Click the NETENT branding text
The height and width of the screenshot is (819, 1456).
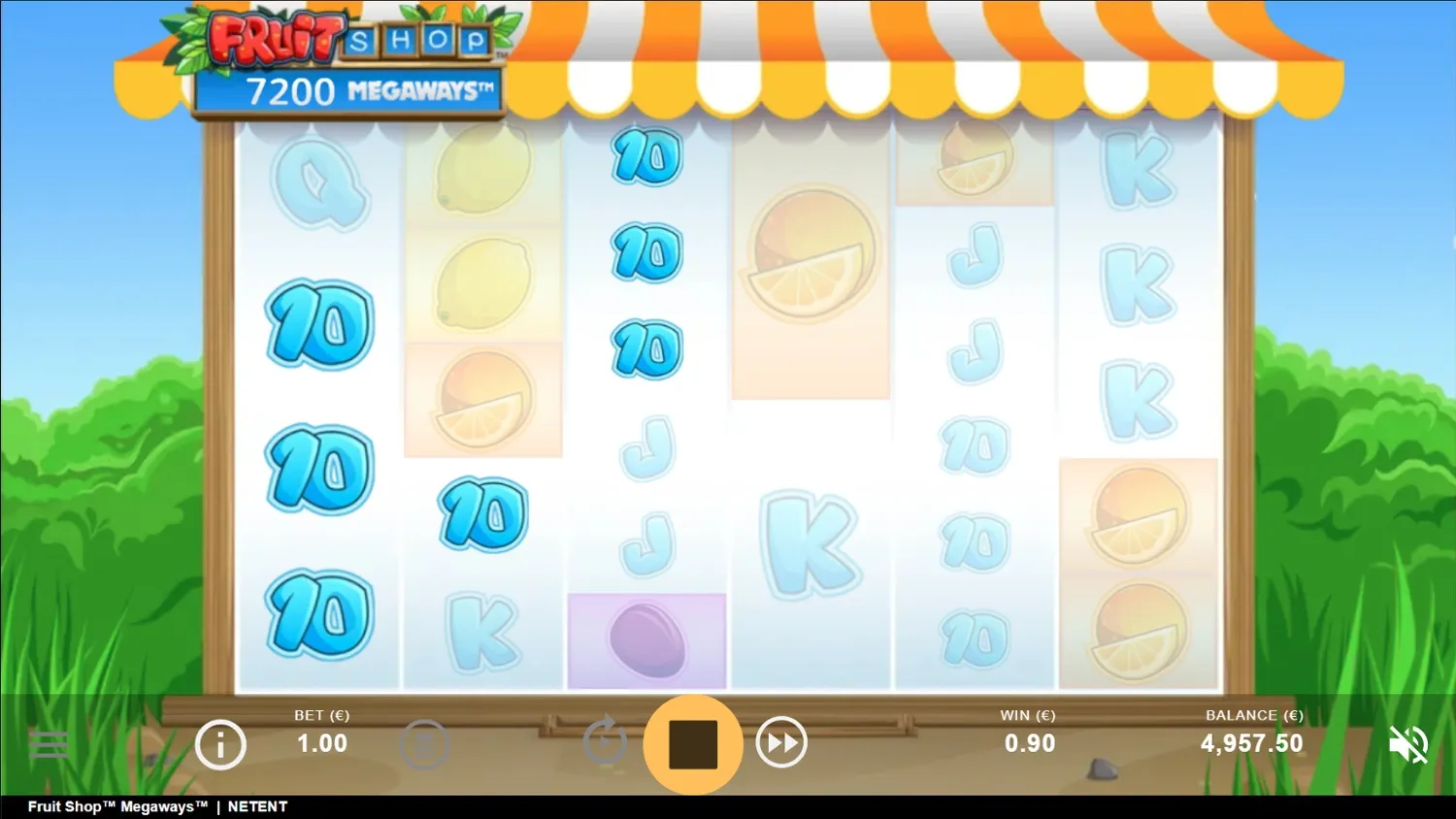(257, 806)
